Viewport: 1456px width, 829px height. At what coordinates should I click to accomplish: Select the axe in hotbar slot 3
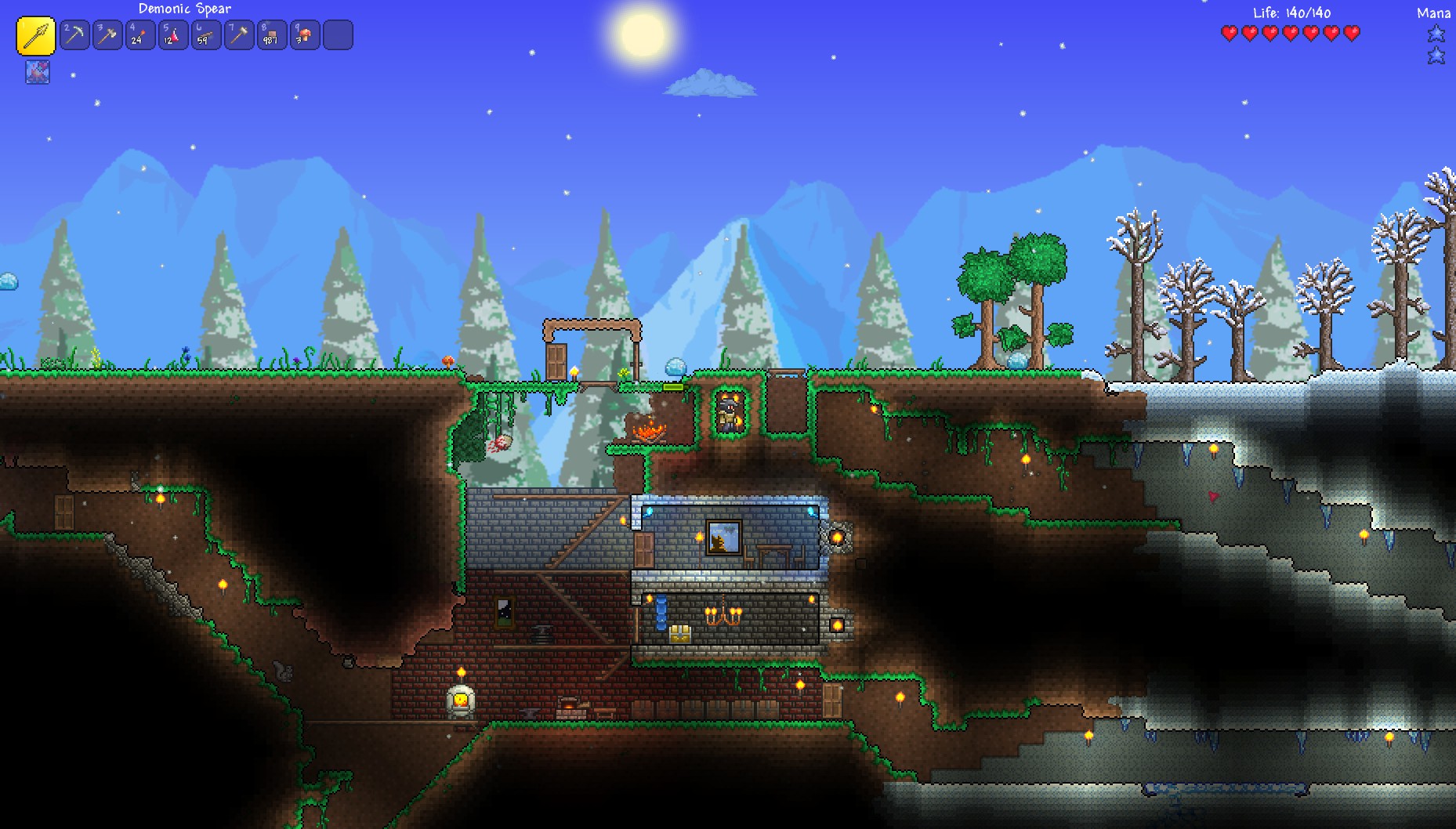pos(107,34)
